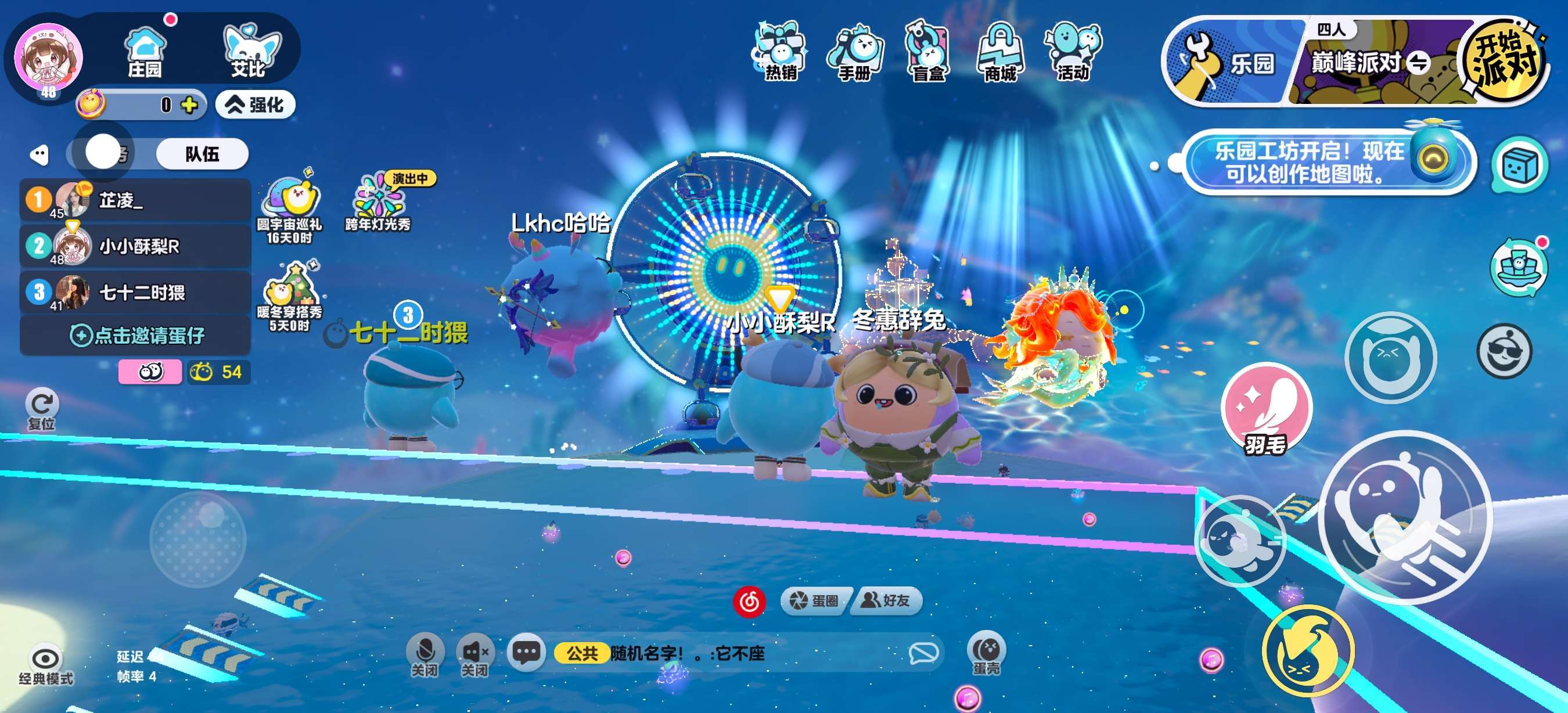This screenshot has height=713, width=1568.
Task: Switch to the 队伍 team tab
Action: (202, 153)
